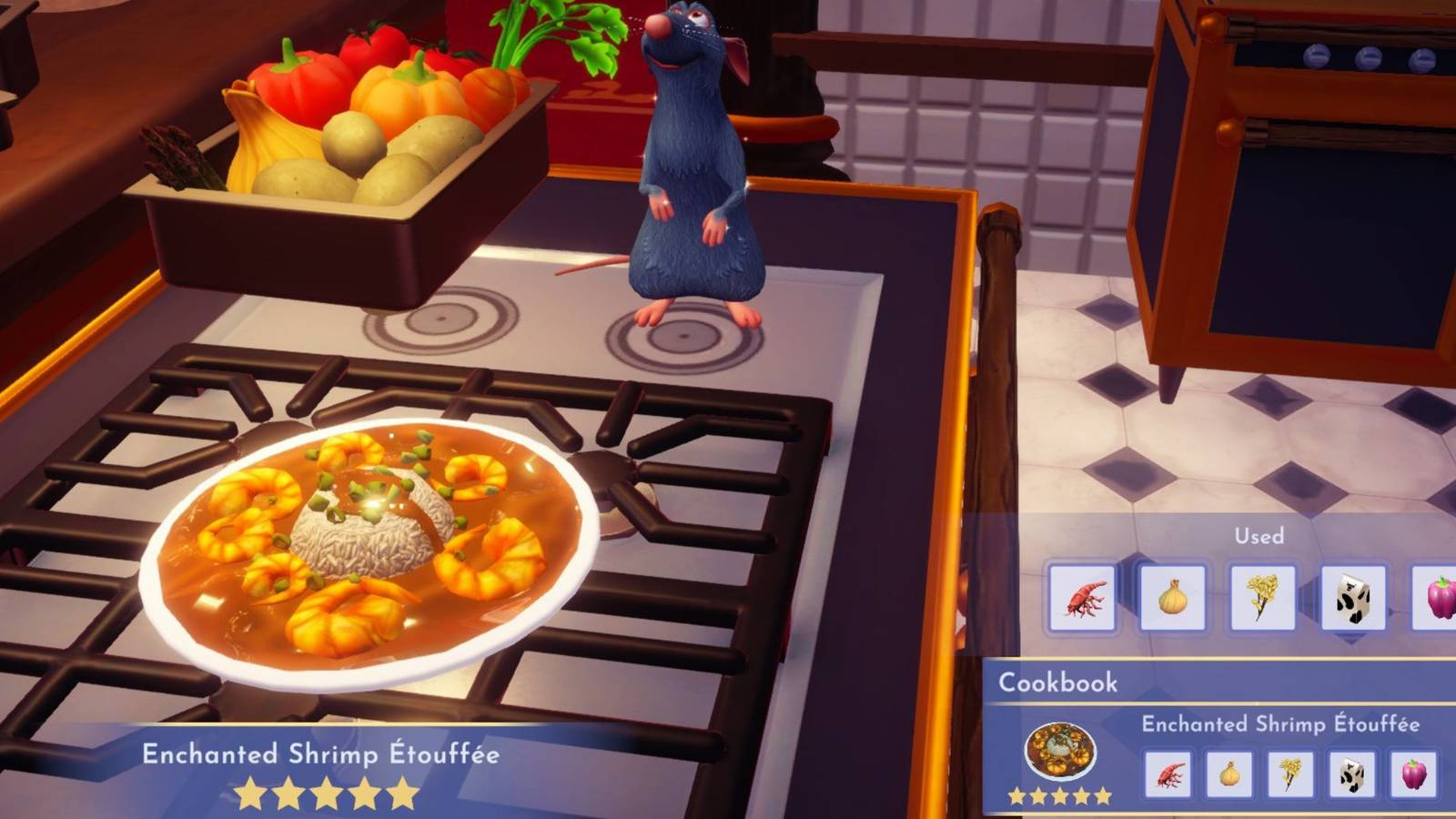Click the star rating below the dish name
Screen dimensions: 1456x819
point(323,794)
